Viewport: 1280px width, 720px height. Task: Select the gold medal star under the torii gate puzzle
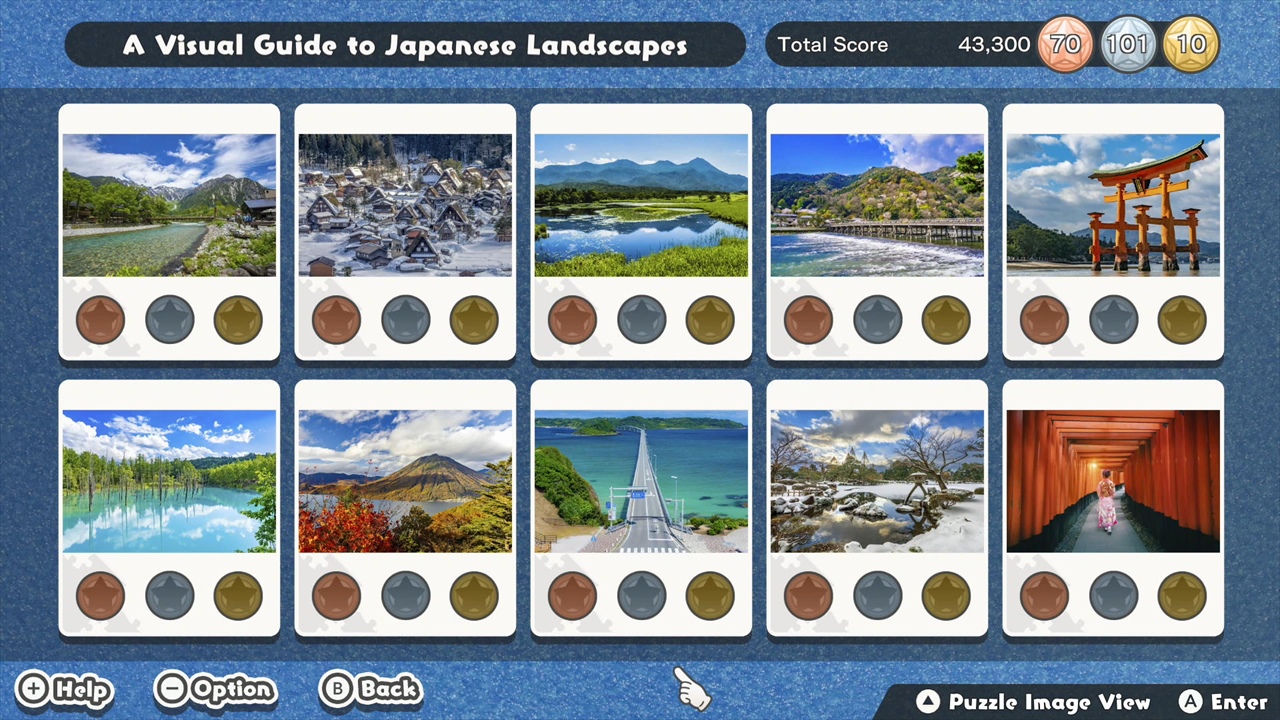pos(1181,318)
